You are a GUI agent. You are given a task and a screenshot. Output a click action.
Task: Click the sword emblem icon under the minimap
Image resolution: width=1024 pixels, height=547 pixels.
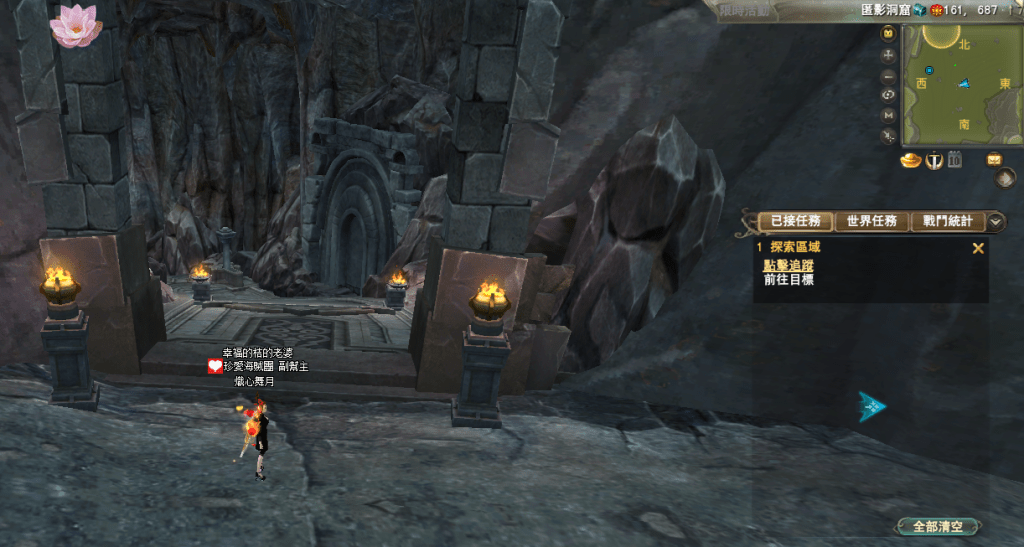933,159
